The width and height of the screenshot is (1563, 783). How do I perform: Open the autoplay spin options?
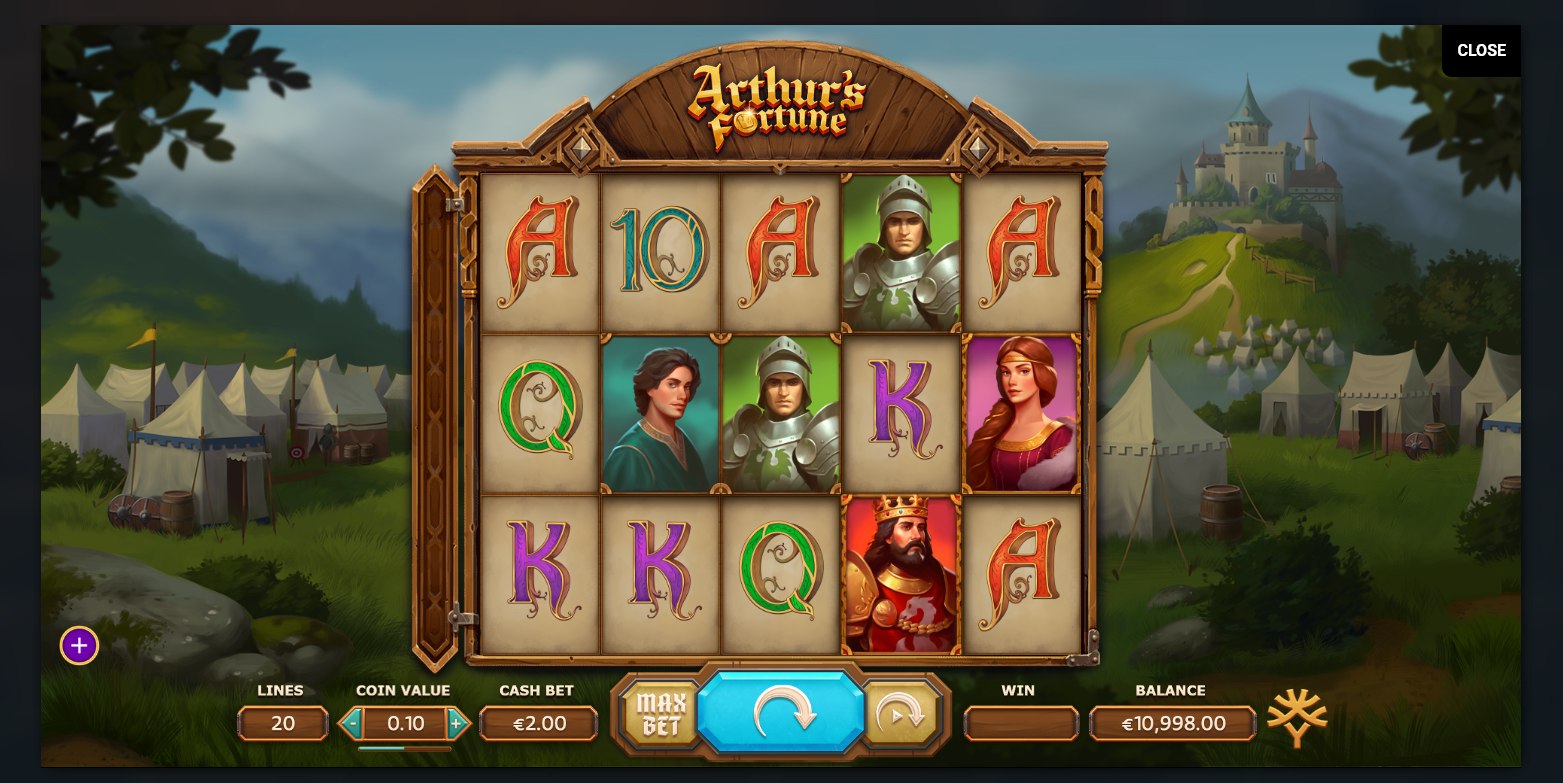(x=901, y=714)
